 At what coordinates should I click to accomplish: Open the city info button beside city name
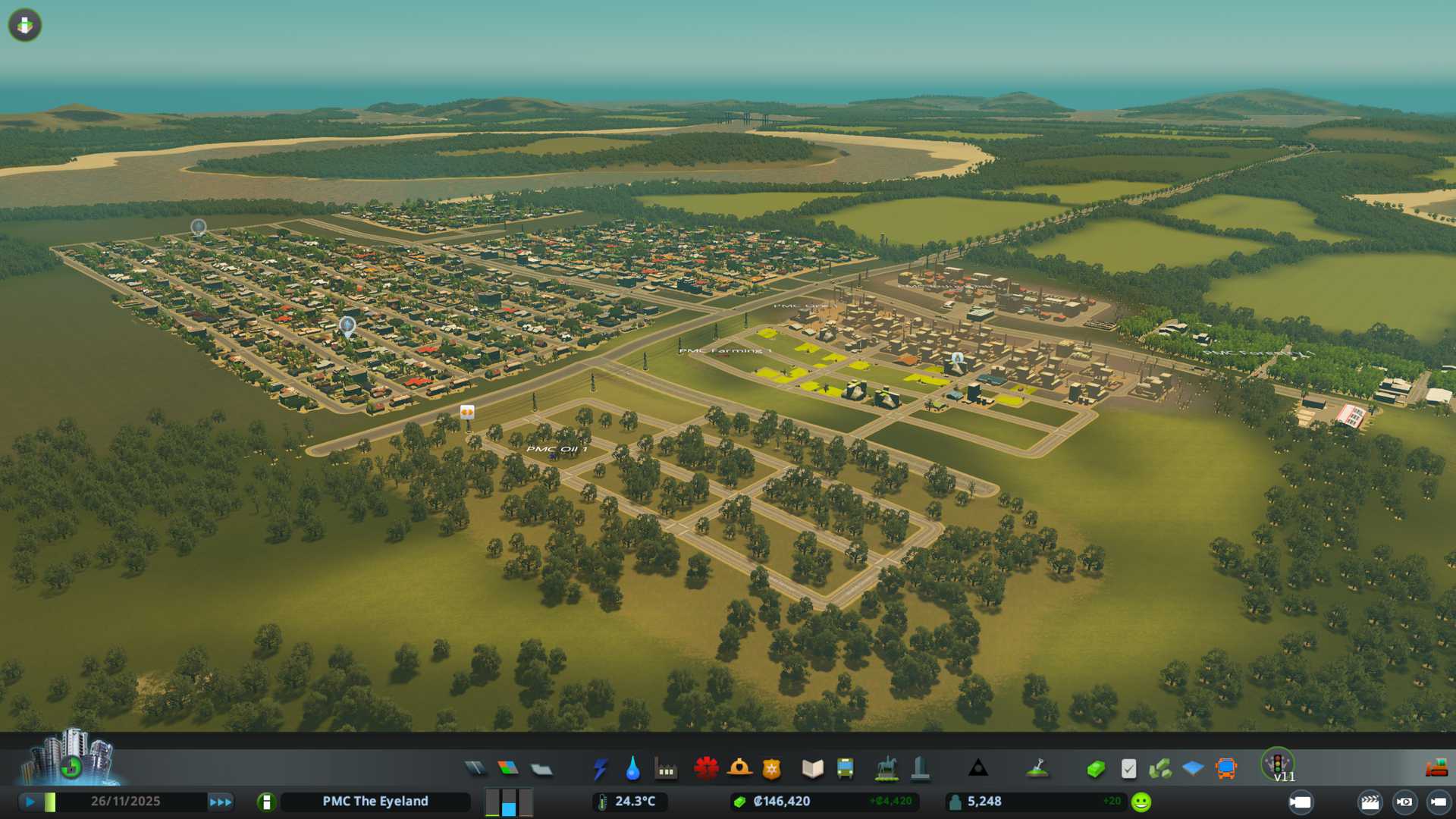pyautogui.click(x=266, y=802)
